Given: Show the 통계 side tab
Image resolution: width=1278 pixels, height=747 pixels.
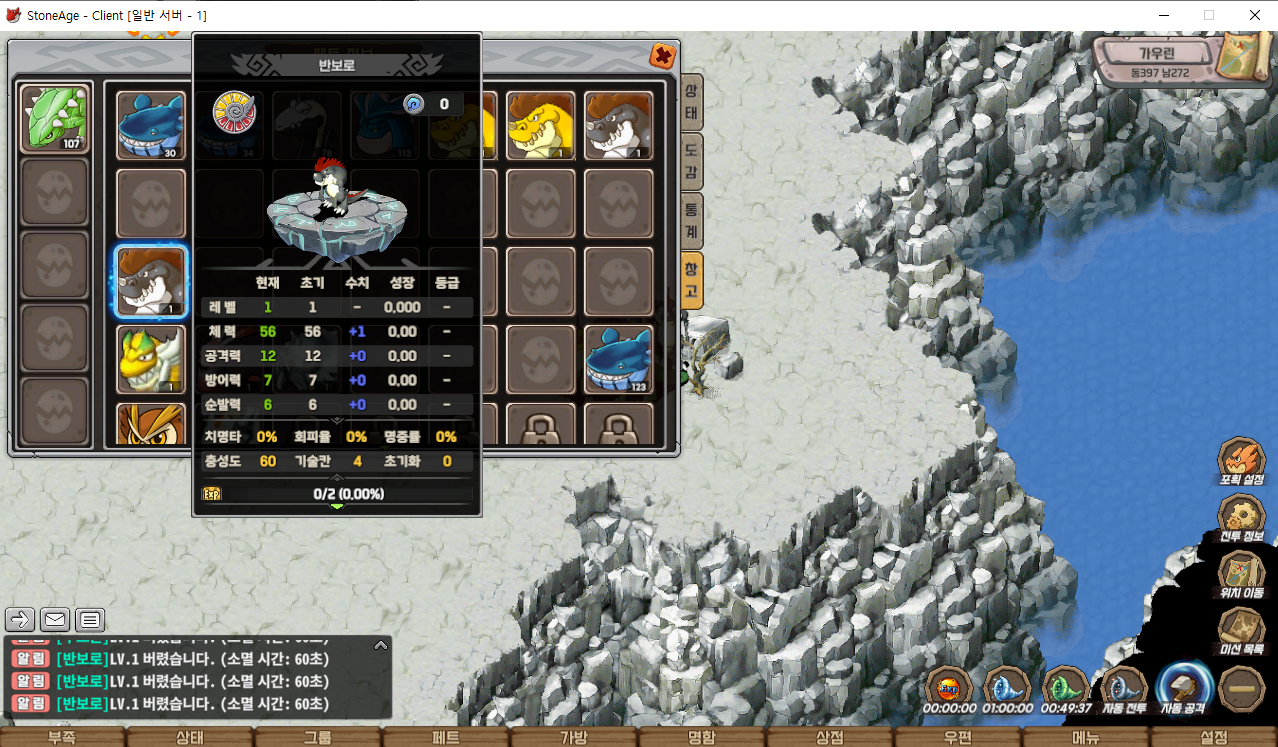Looking at the screenshot, I should [691, 220].
